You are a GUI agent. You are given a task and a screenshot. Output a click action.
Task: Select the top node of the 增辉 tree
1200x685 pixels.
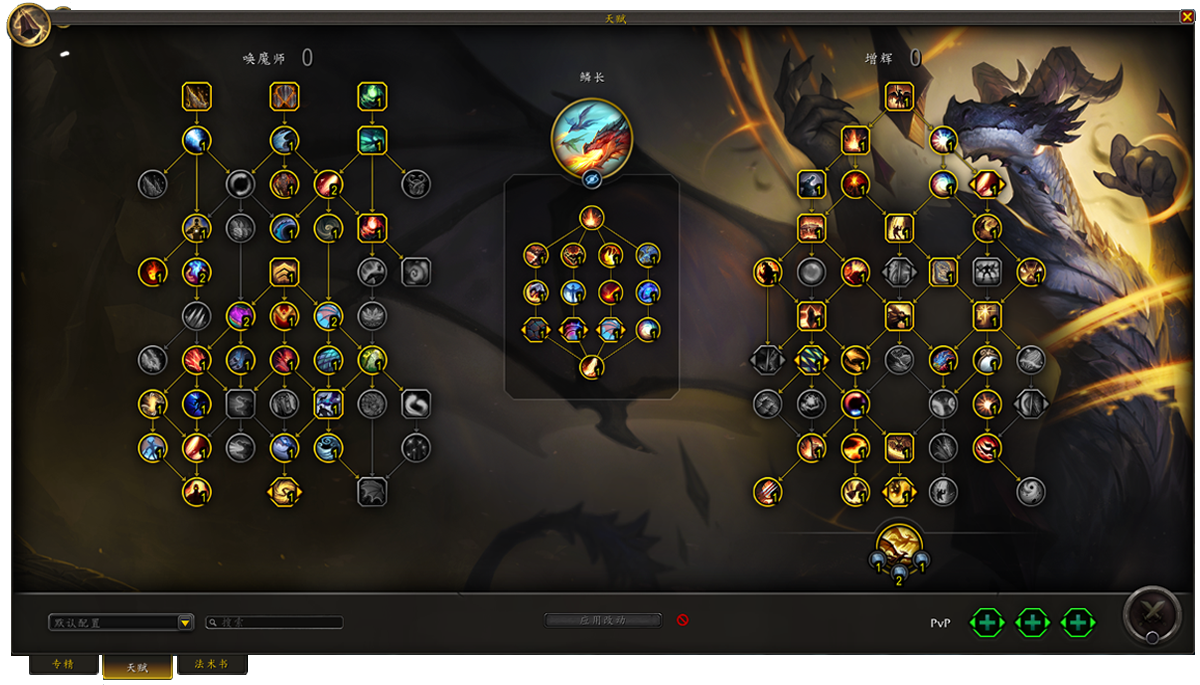coord(899,97)
